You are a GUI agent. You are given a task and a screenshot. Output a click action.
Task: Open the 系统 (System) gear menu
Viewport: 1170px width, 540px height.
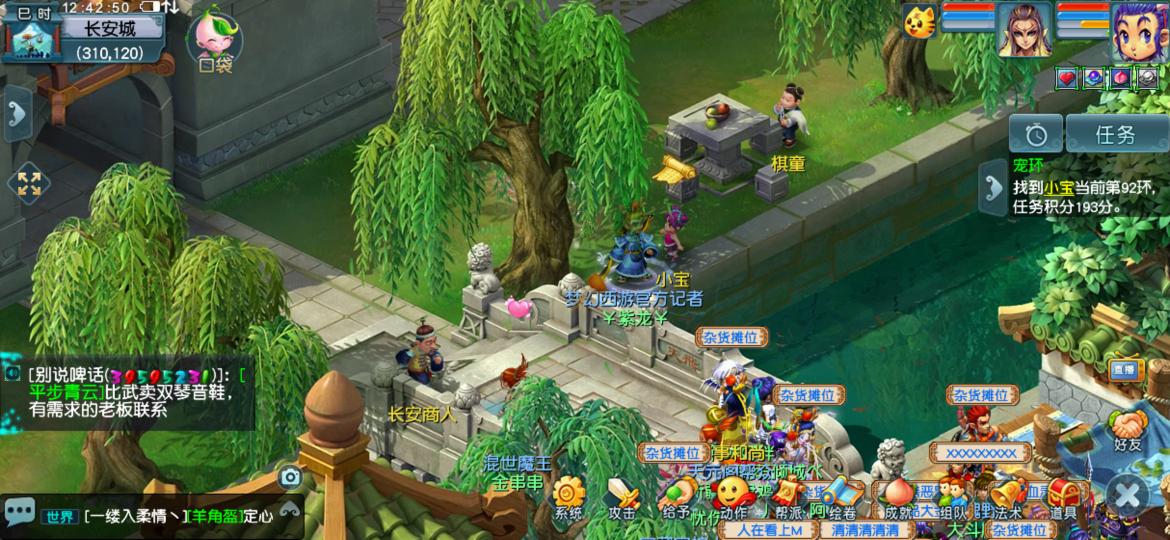point(568,495)
